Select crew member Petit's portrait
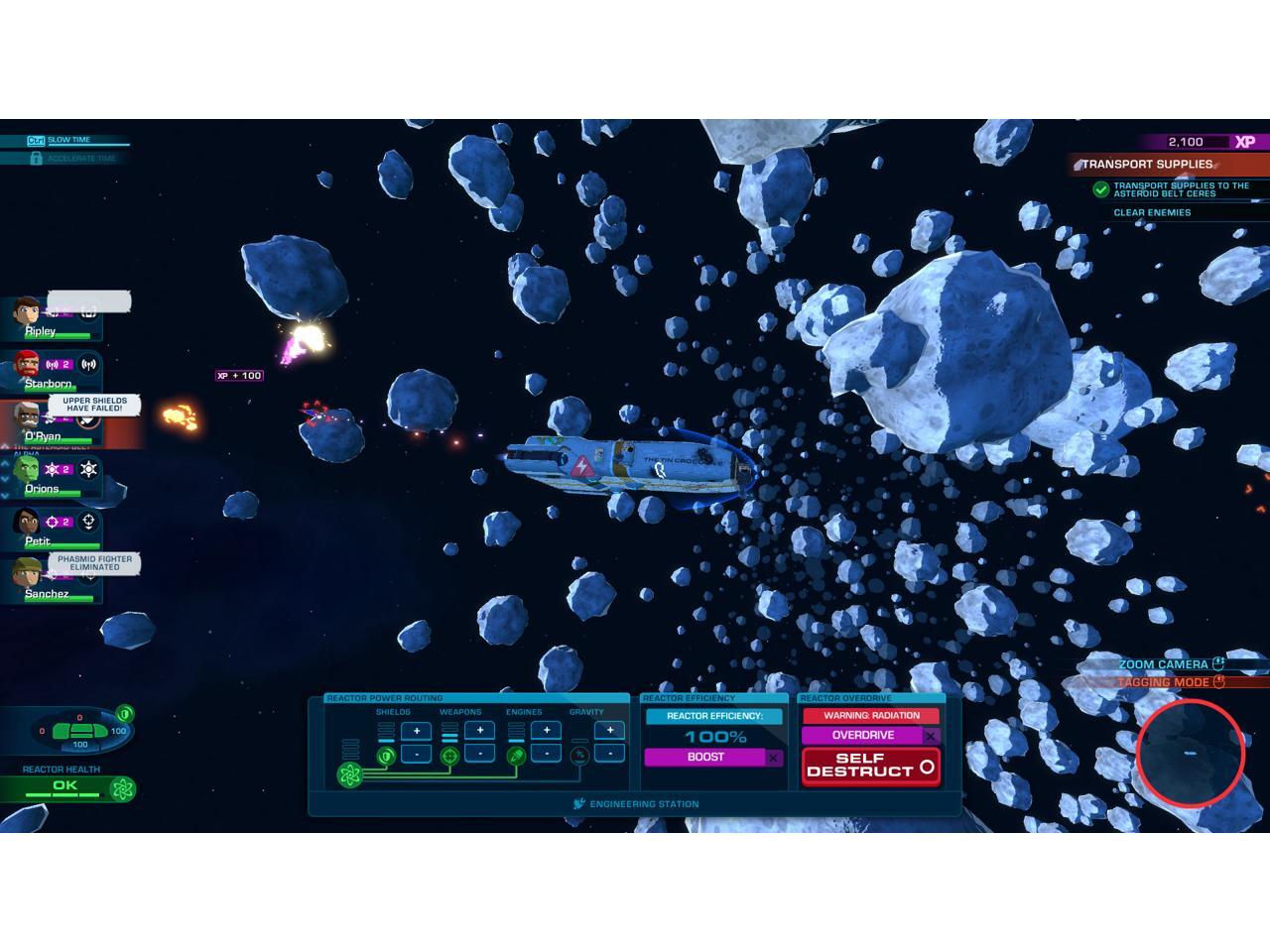The width and height of the screenshot is (1270, 952). pyautogui.click(x=27, y=524)
